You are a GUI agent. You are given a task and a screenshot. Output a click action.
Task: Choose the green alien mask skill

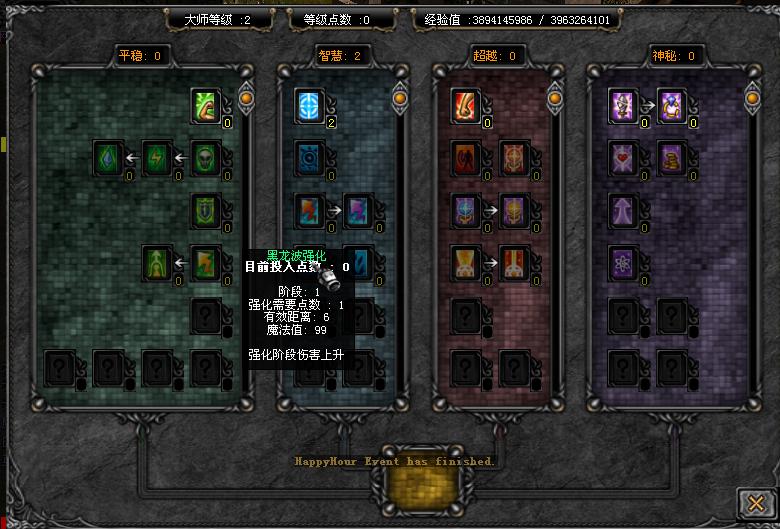206,157
